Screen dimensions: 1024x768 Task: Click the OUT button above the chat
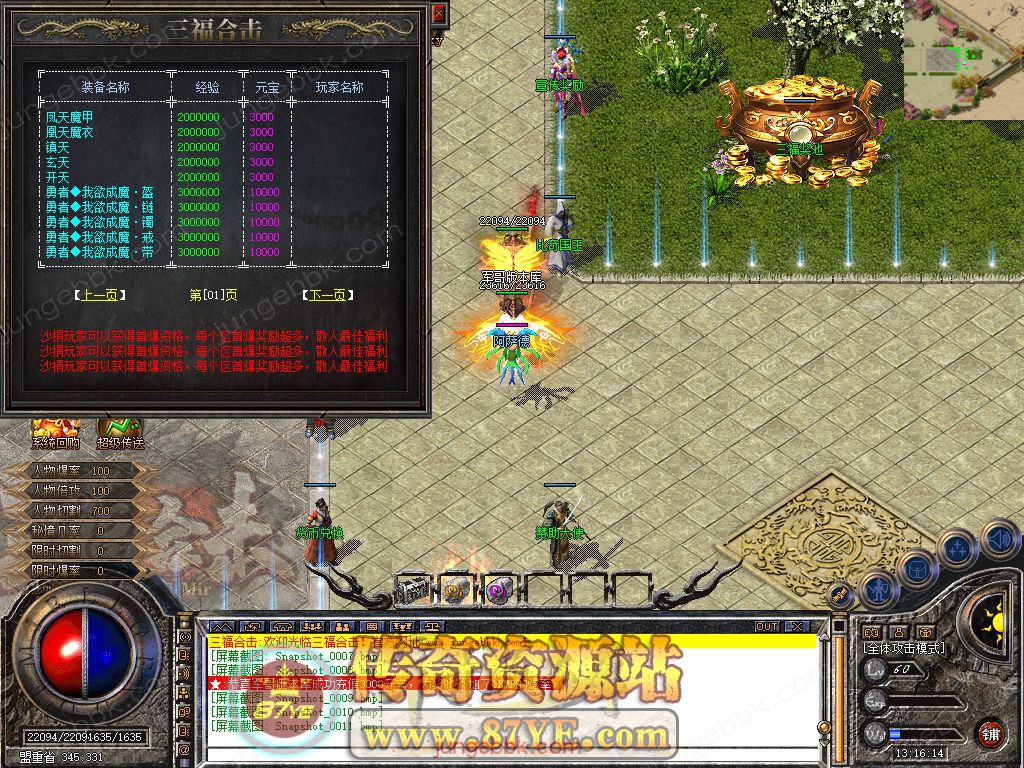pyautogui.click(x=766, y=626)
